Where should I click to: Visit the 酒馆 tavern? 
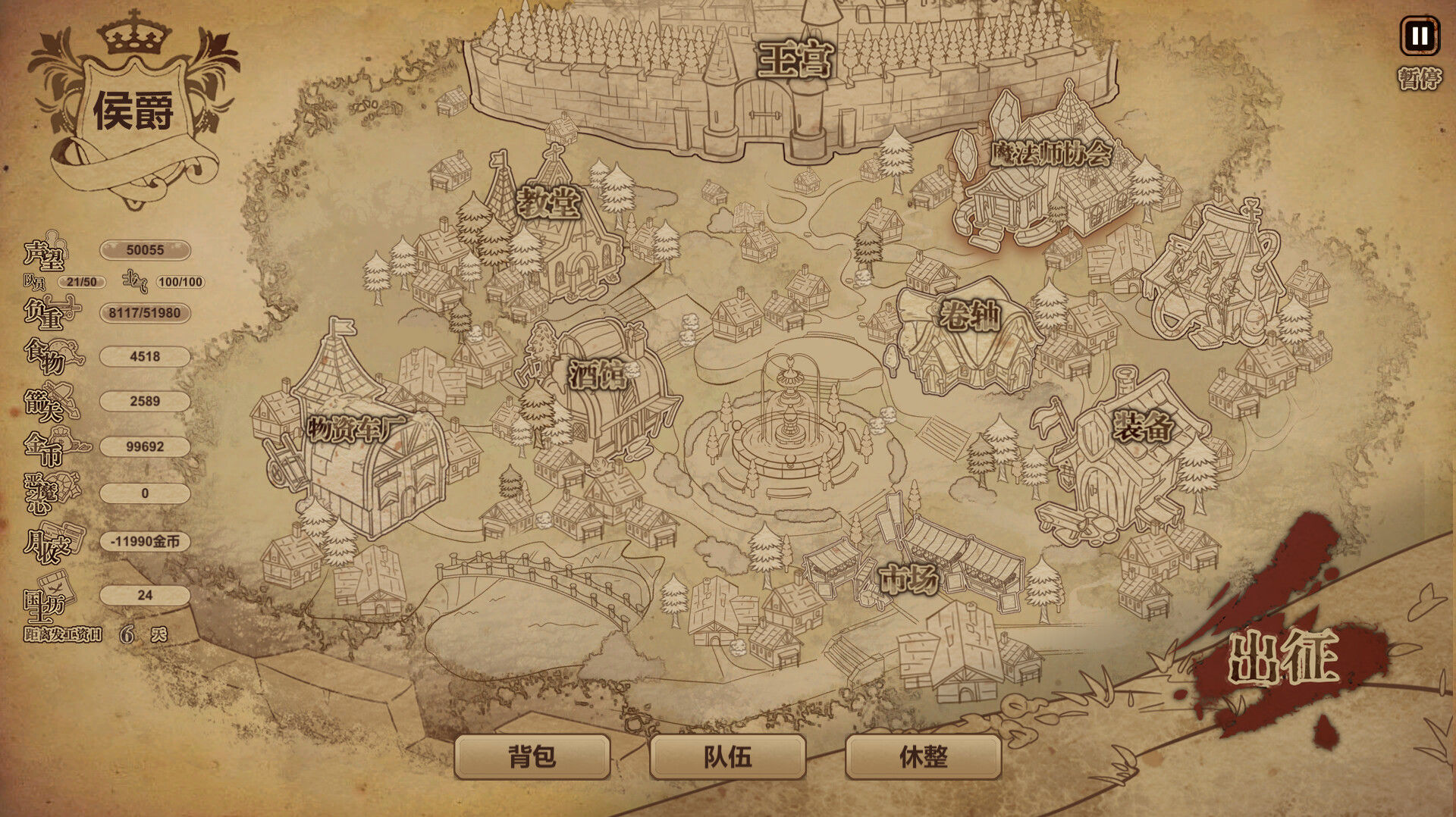598,374
